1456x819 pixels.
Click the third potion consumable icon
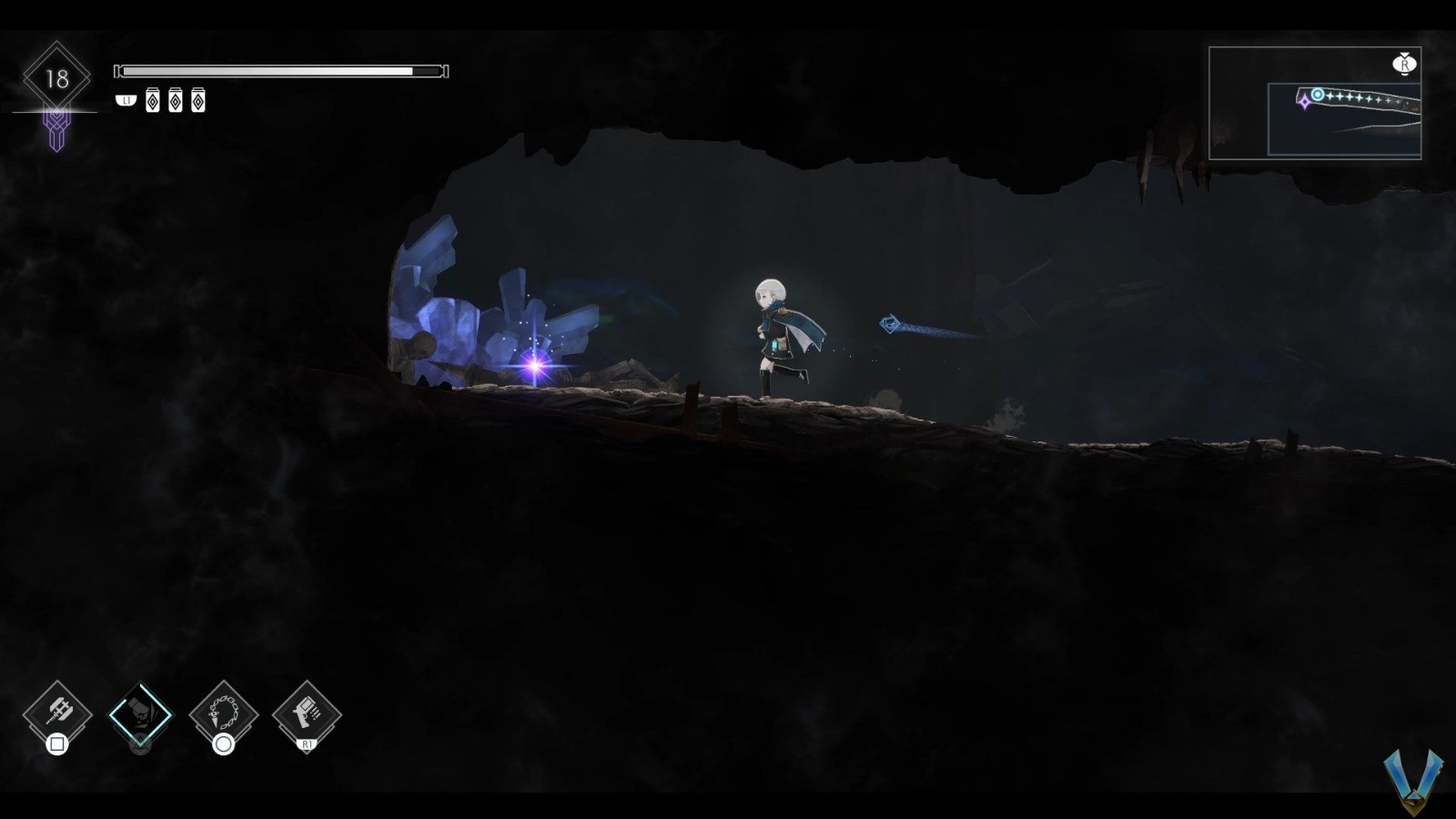pos(197,101)
